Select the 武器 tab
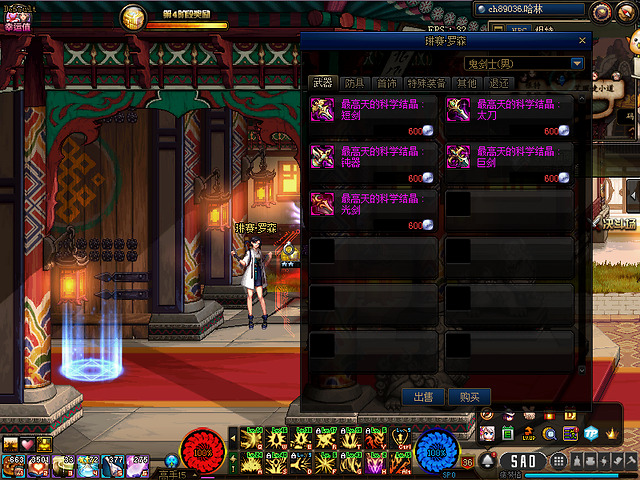 (x=322, y=83)
